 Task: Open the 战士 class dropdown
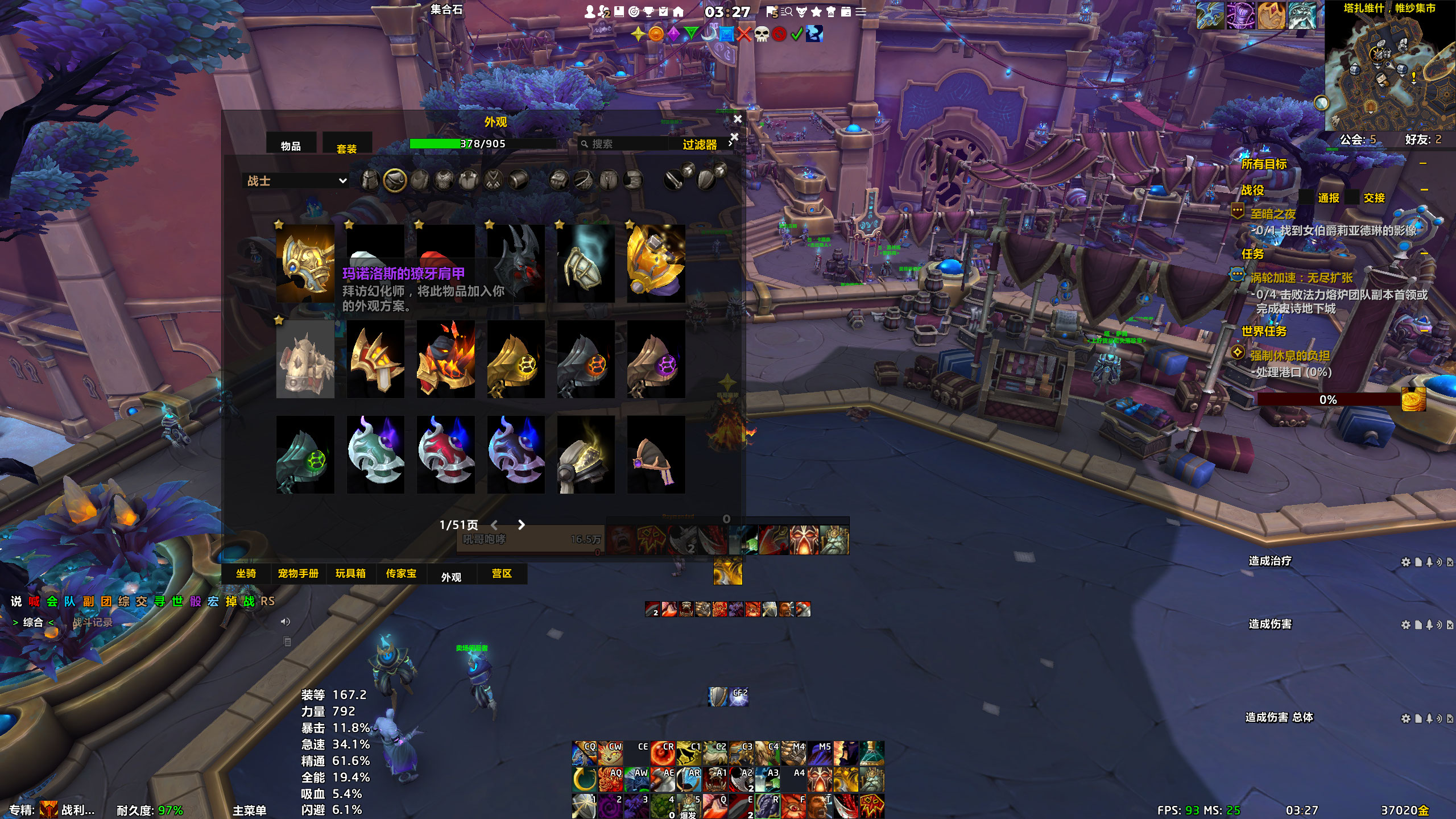tap(297, 181)
